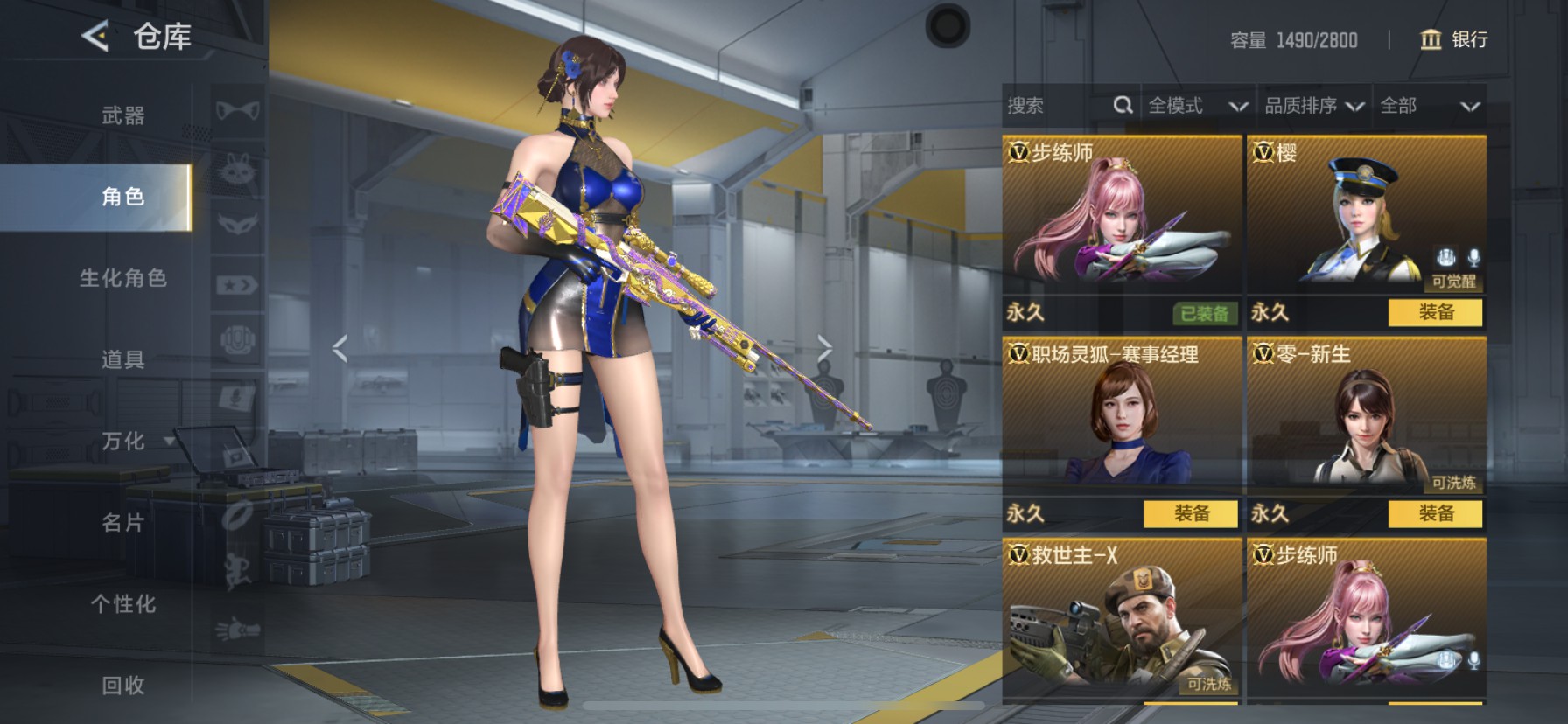The height and width of the screenshot is (724, 1568).
Task: Open the 全部 filter dropdown
Action: coord(1429,106)
